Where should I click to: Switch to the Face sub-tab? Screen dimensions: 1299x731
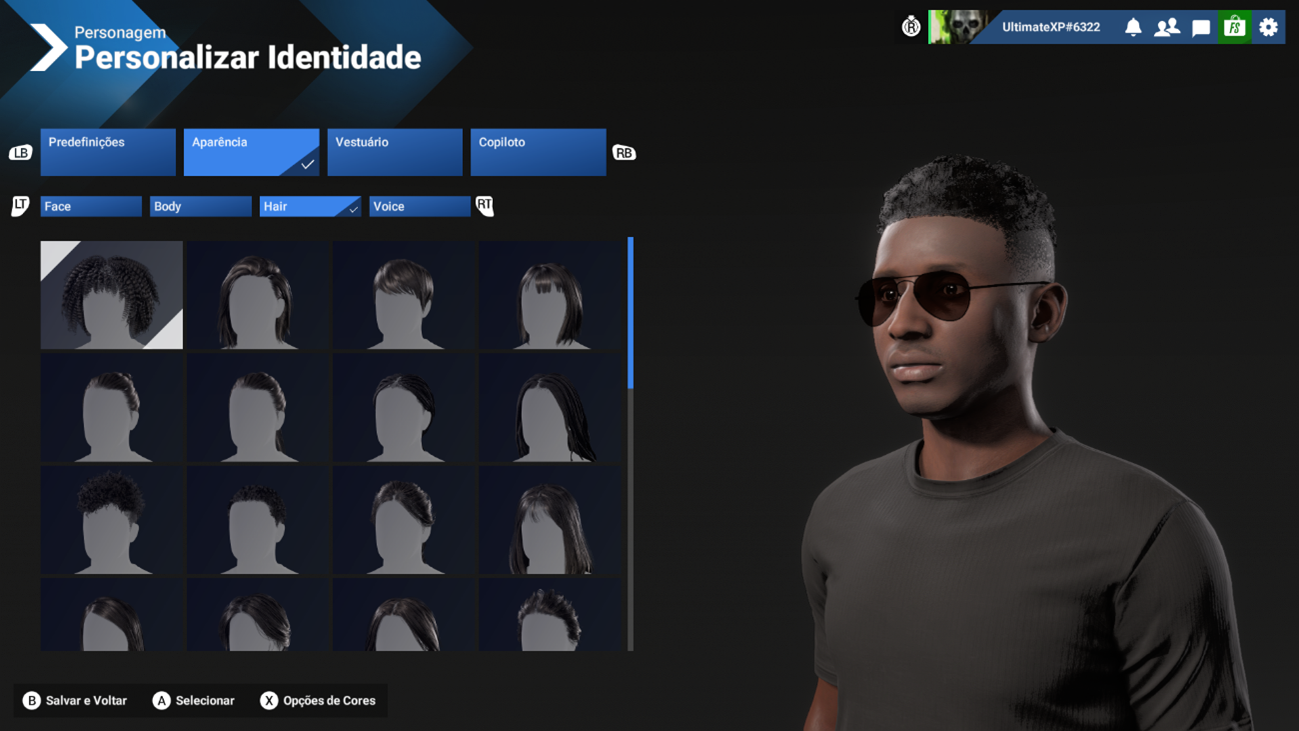91,206
